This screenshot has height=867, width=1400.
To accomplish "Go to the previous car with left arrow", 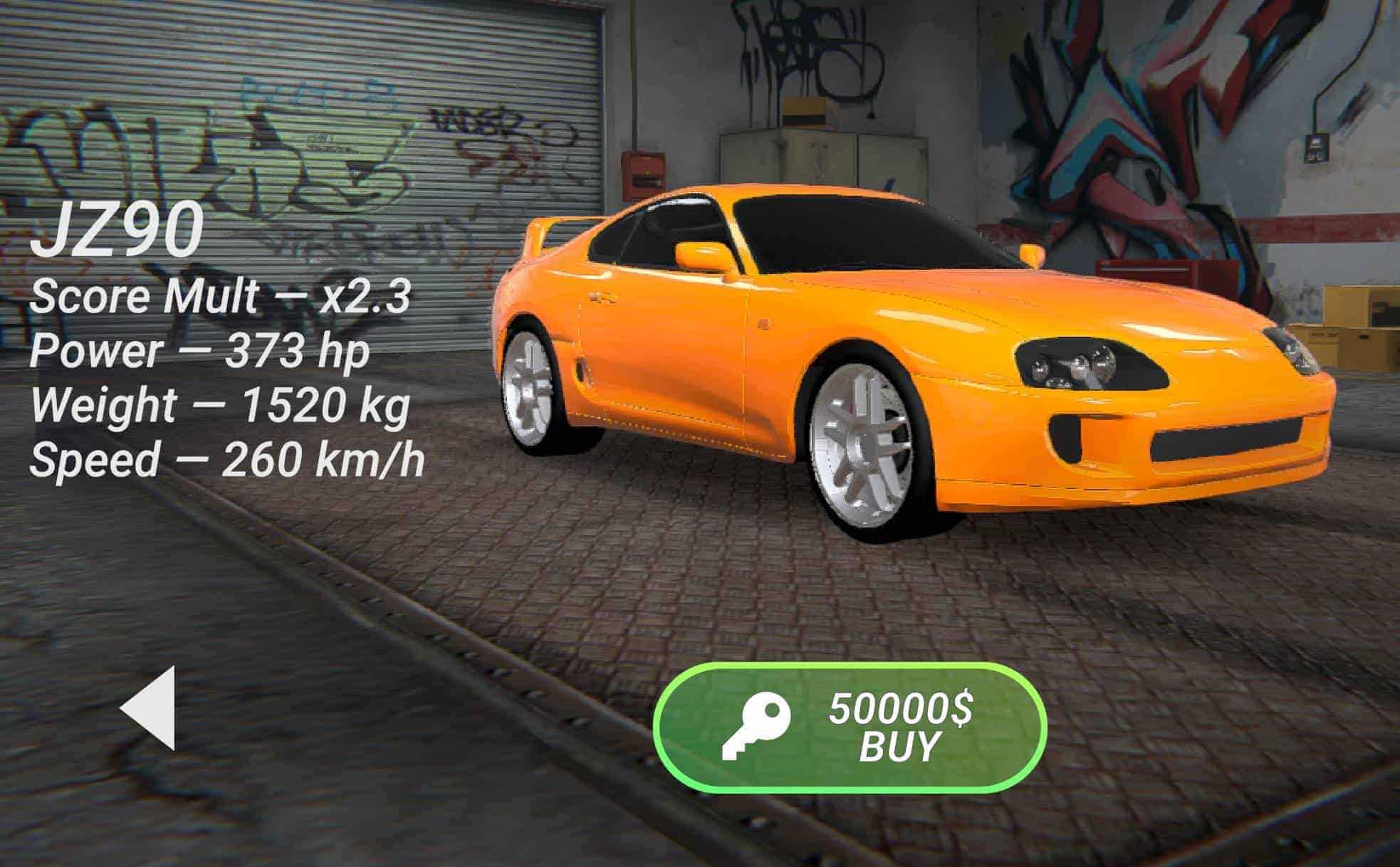I will (x=149, y=708).
